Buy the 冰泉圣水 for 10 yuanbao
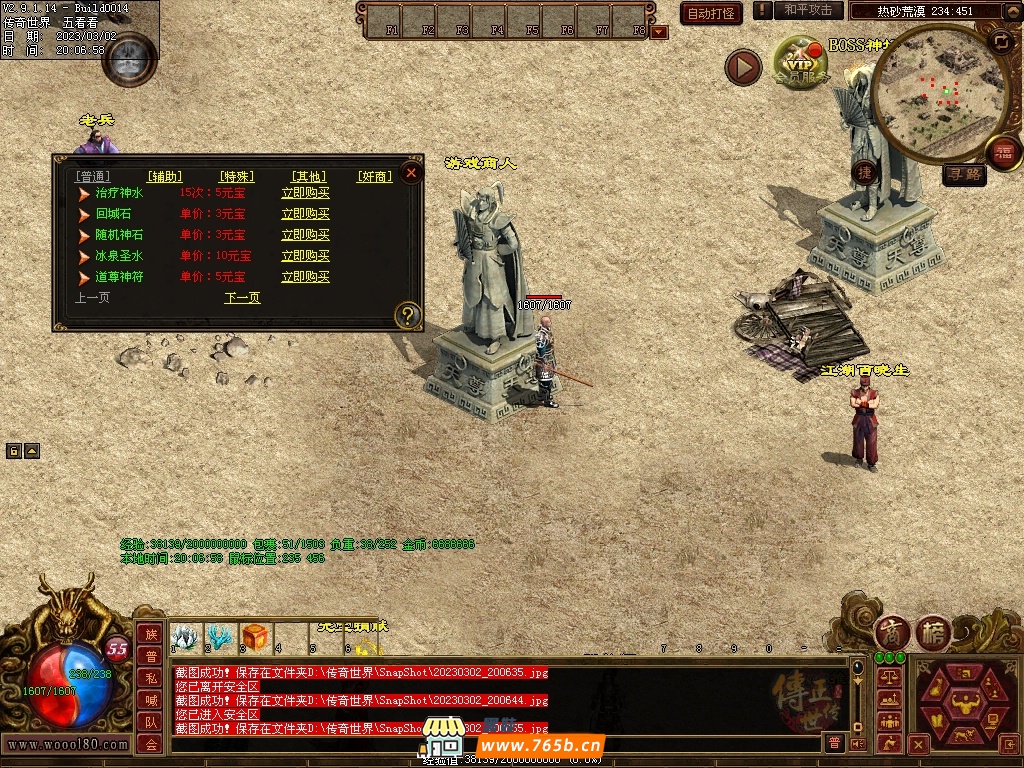 tap(305, 256)
